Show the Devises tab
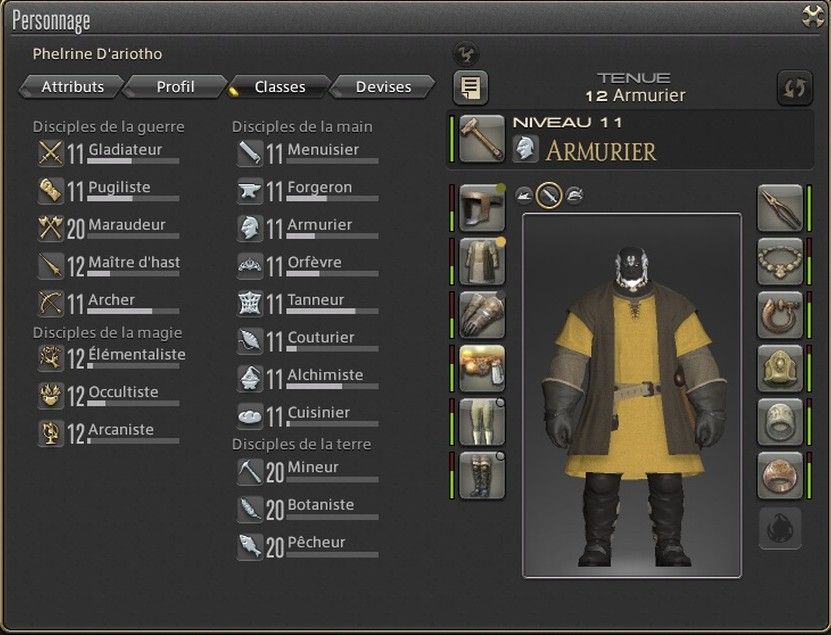The width and height of the screenshot is (831, 635). pos(383,87)
